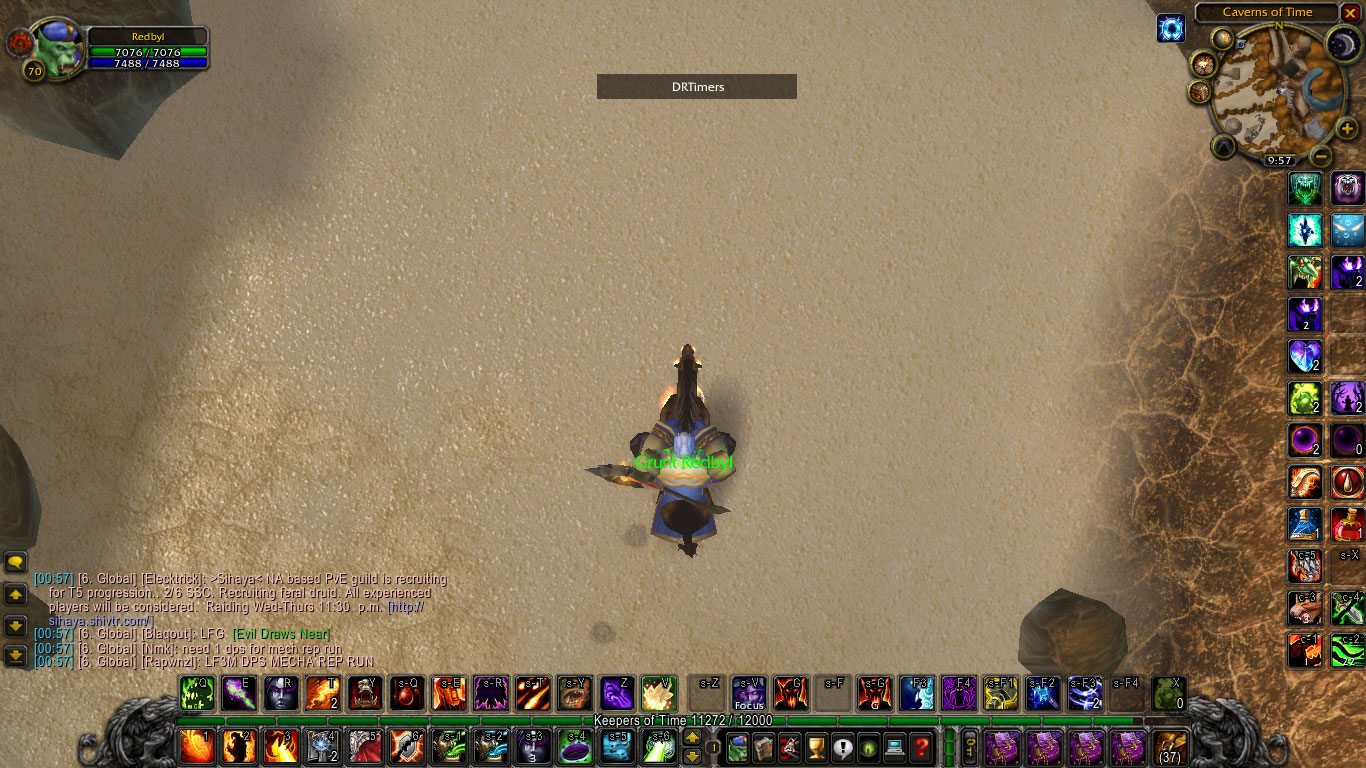1366x768 pixels.
Task: Activate the Focus ability on s-V
Action: (749, 693)
